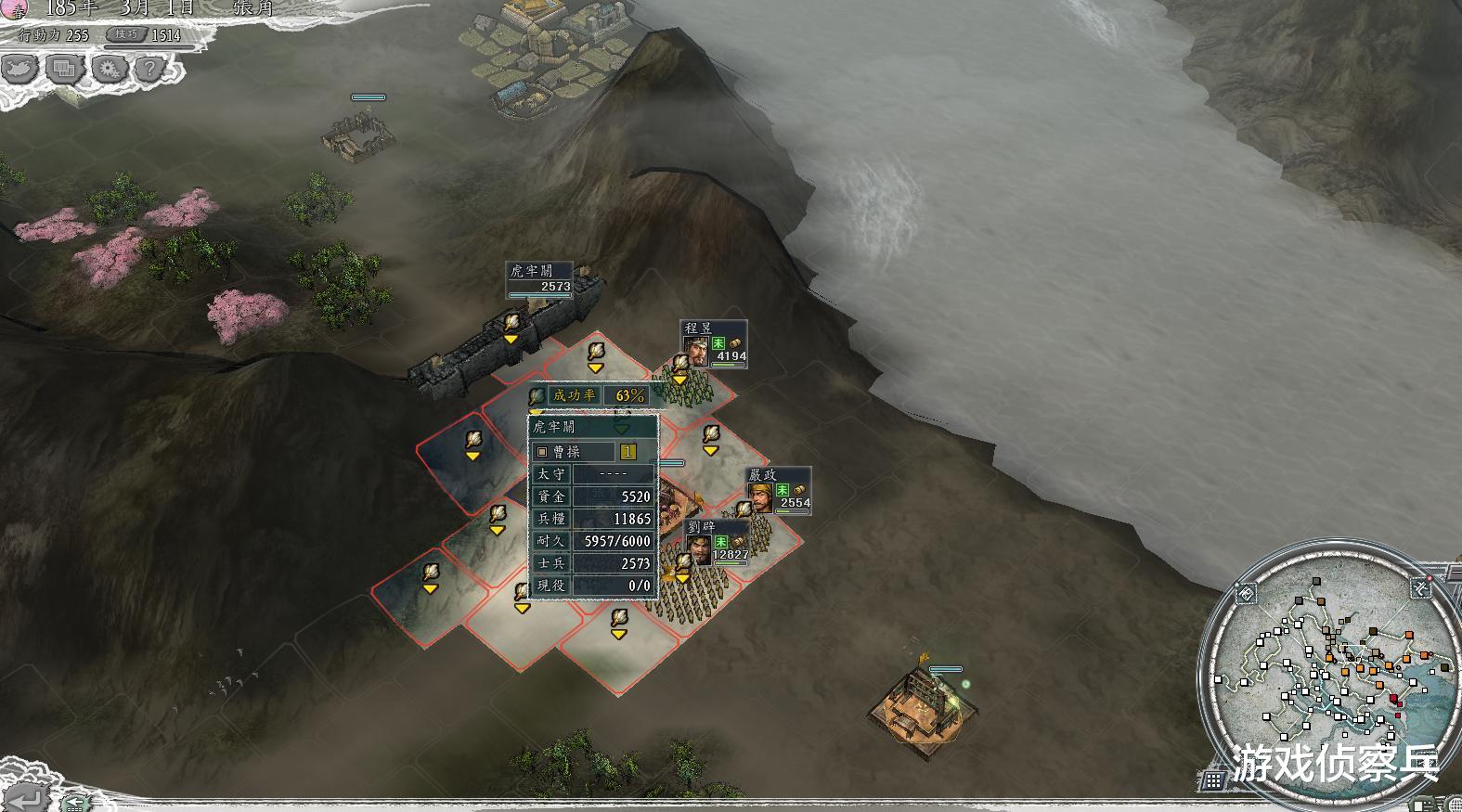The width and height of the screenshot is (1462, 812).
Task: Select 劉辟's unit nameplate
Action: (x=717, y=542)
